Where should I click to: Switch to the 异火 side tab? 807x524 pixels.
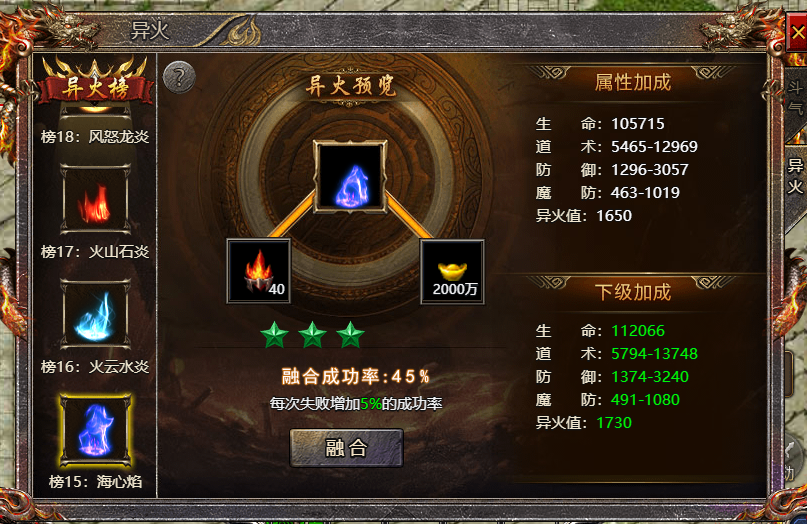(x=795, y=176)
